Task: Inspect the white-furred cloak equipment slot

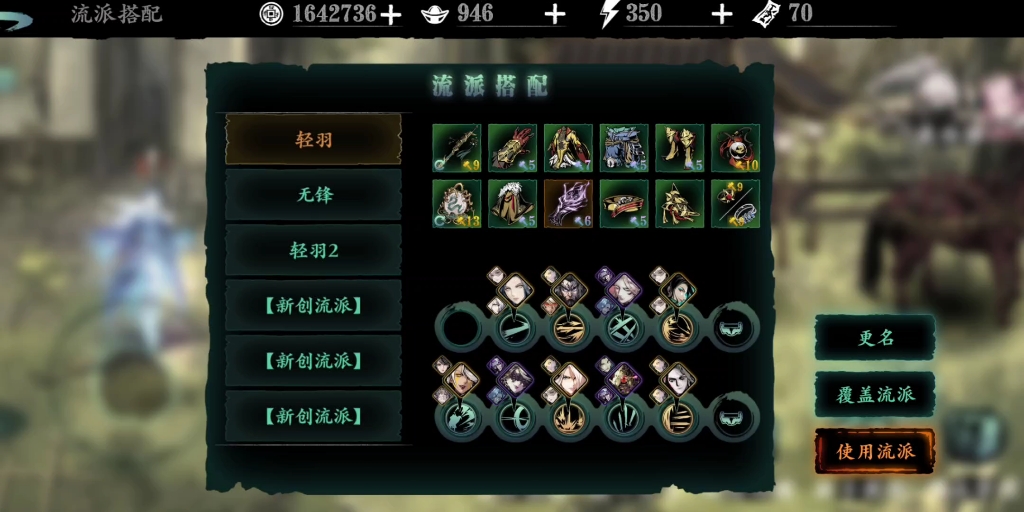Action: click(x=513, y=204)
